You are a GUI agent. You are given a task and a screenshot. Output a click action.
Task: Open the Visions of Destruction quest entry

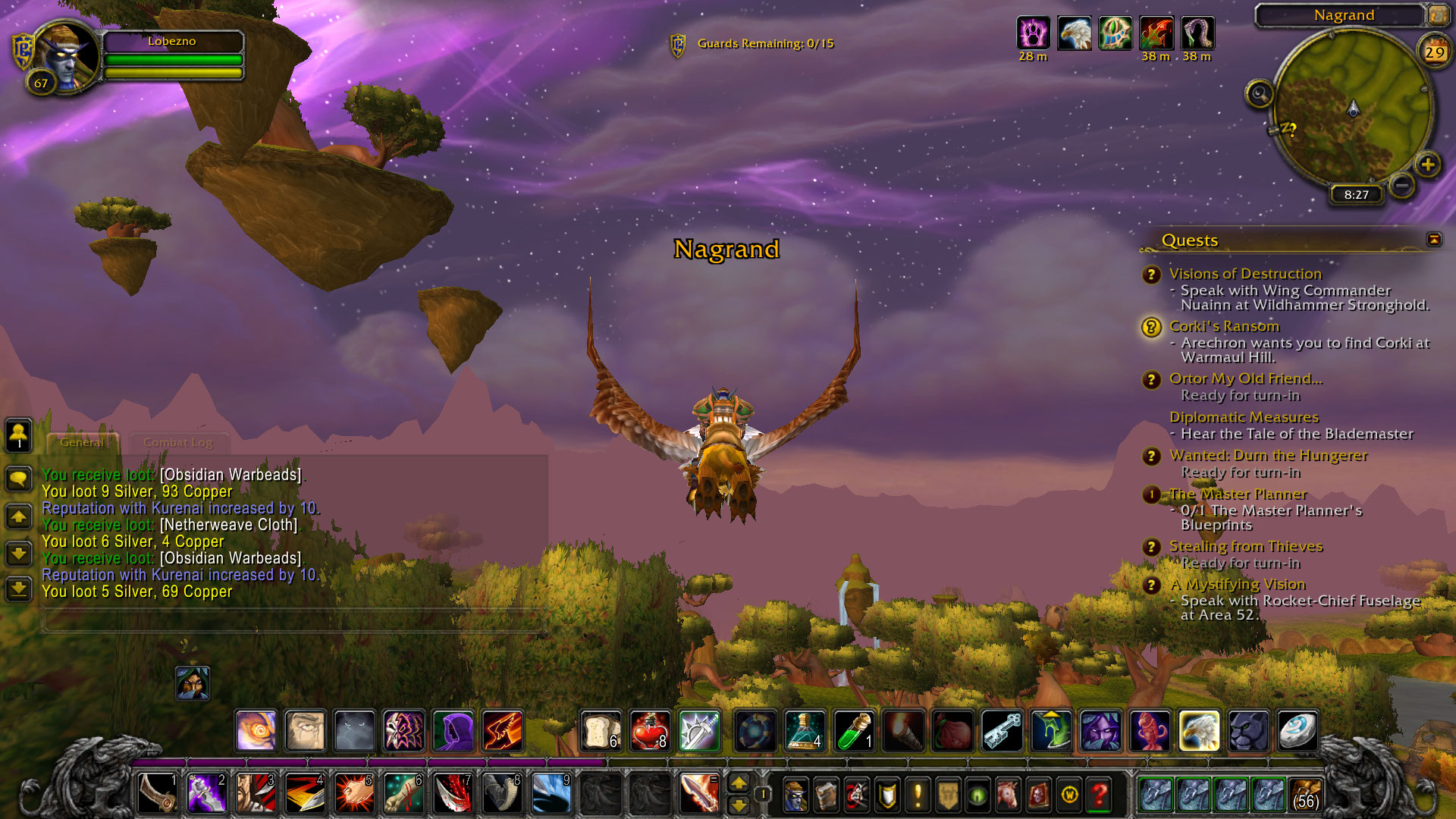1244,274
